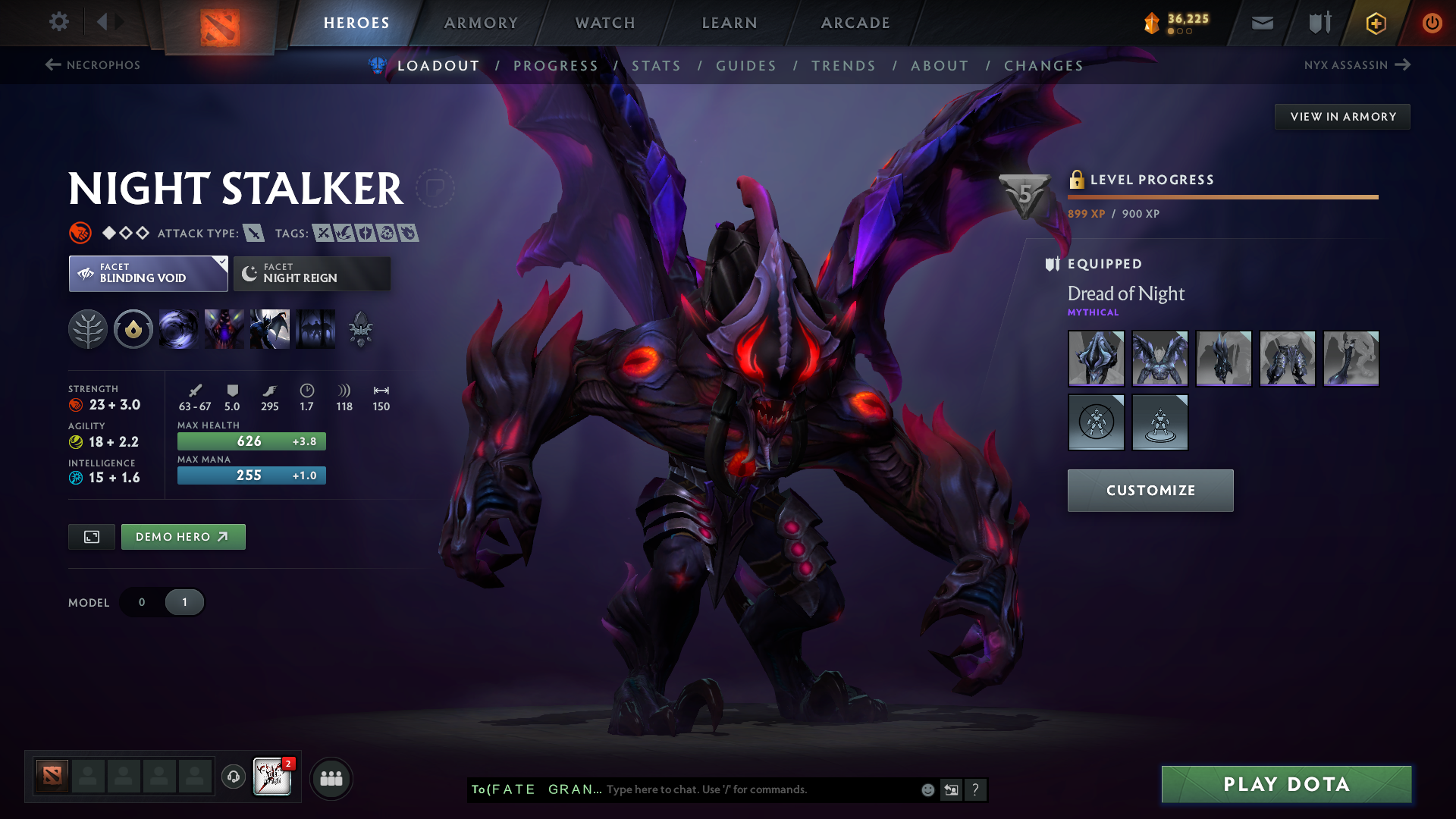Select the Night Reign facet

pos(311,273)
